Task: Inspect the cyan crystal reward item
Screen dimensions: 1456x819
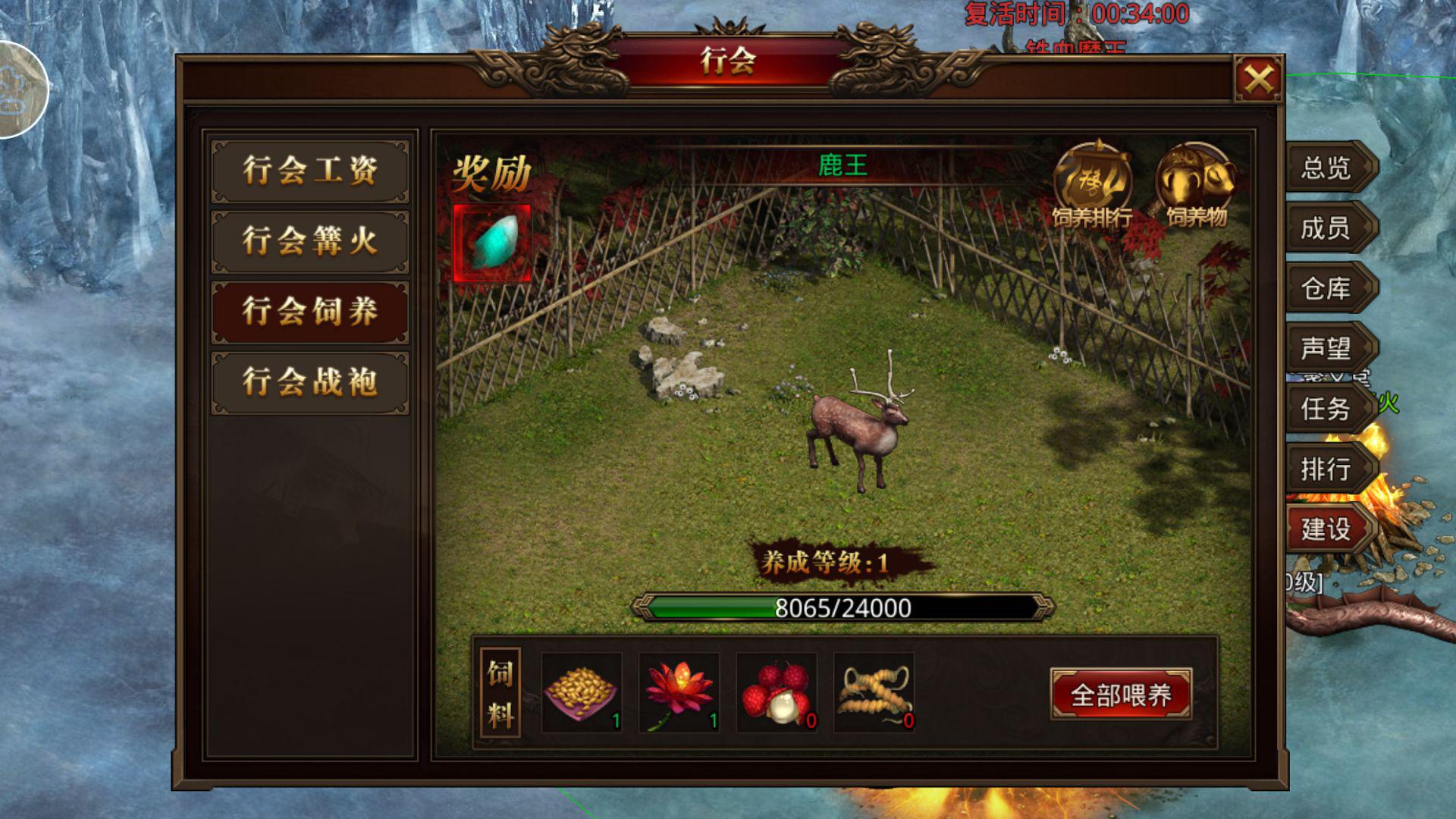Action: click(492, 243)
